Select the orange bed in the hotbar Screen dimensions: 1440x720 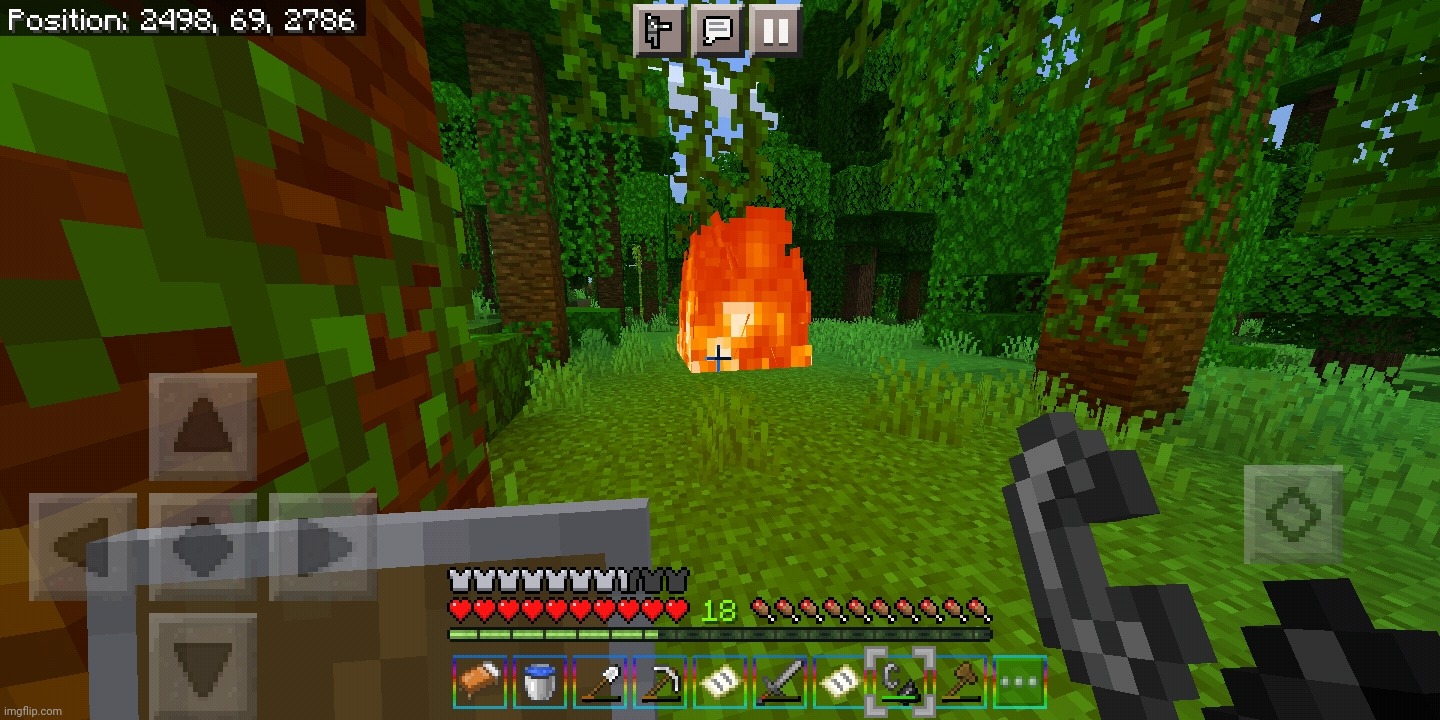(x=479, y=684)
